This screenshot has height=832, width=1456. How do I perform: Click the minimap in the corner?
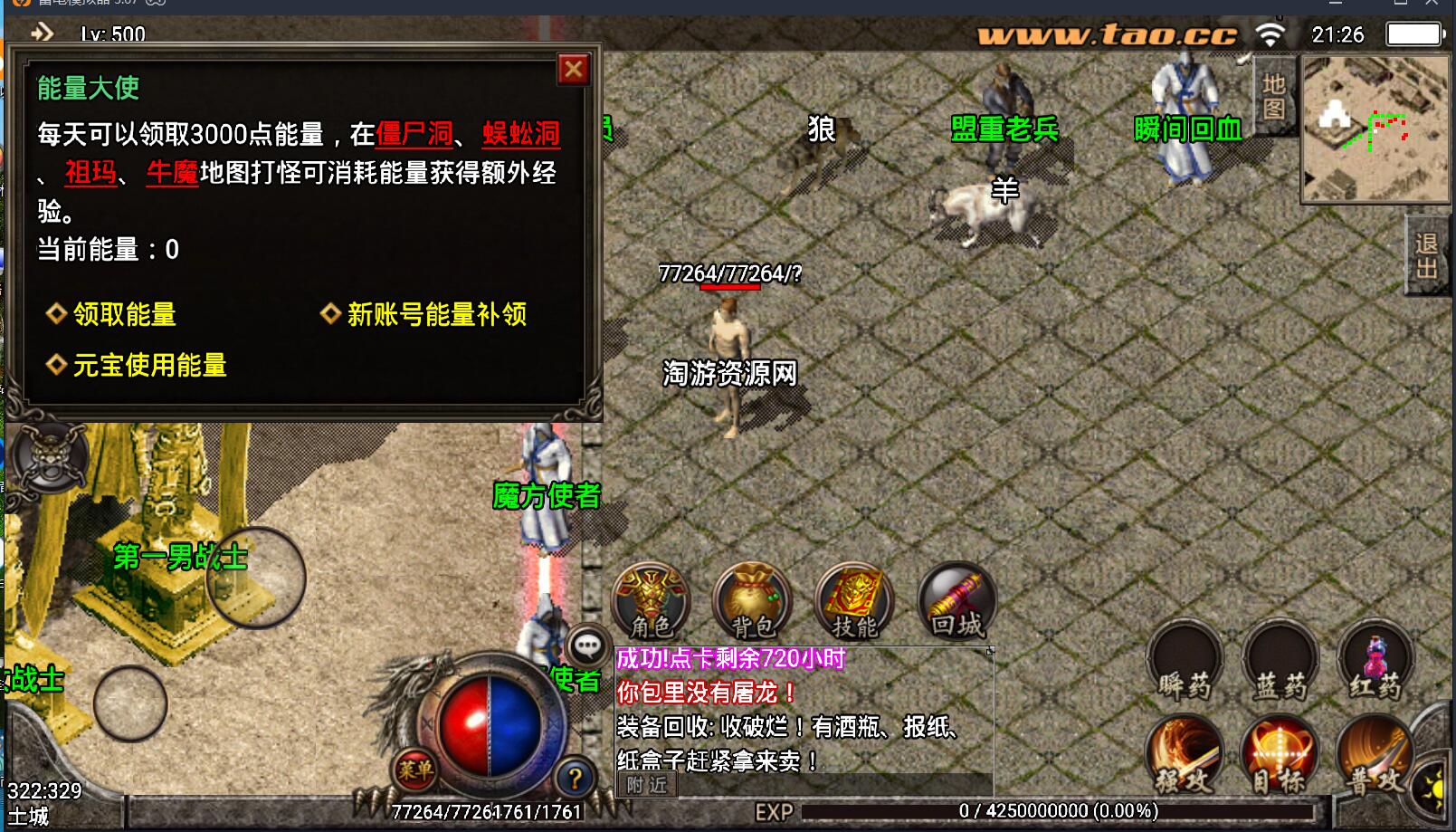(x=1374, y=129)
